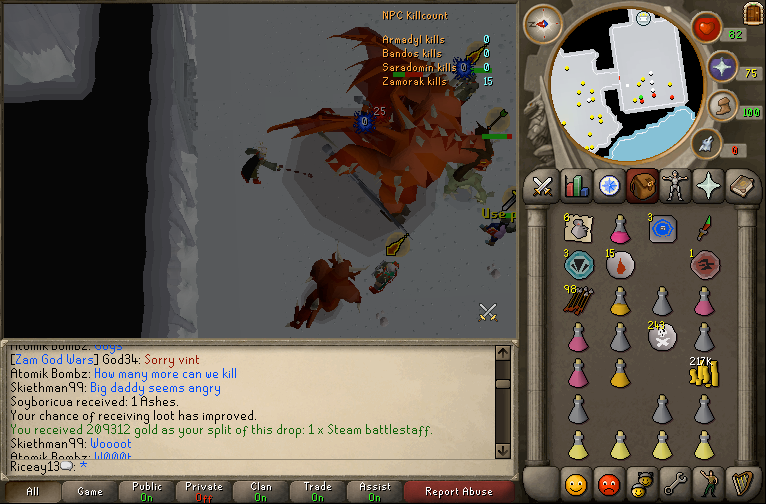
Task: Toggle the Prayer orb on the minimap
Action: coord(722,67)
